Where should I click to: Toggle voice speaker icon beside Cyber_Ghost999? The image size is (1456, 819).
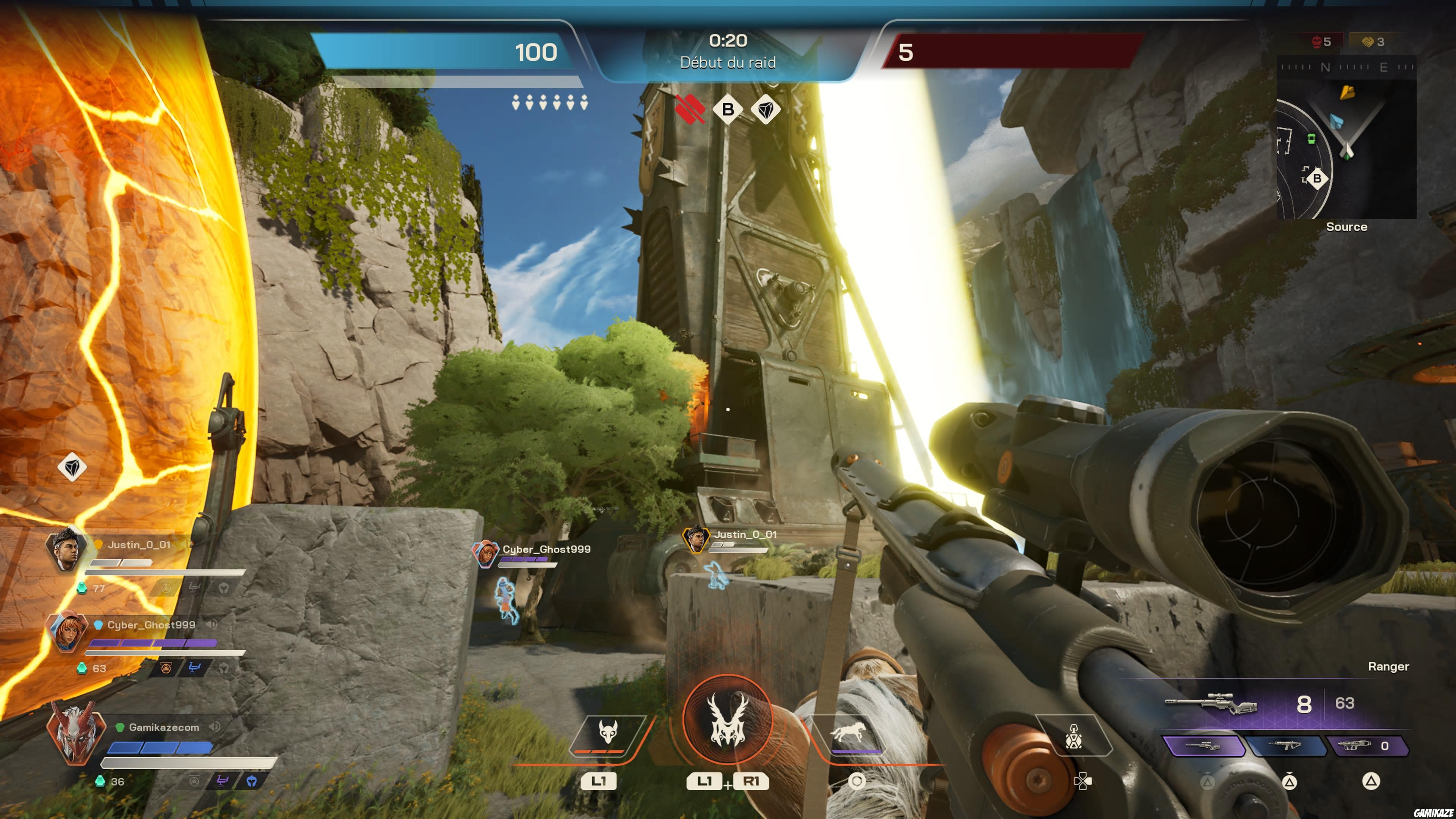212,624
